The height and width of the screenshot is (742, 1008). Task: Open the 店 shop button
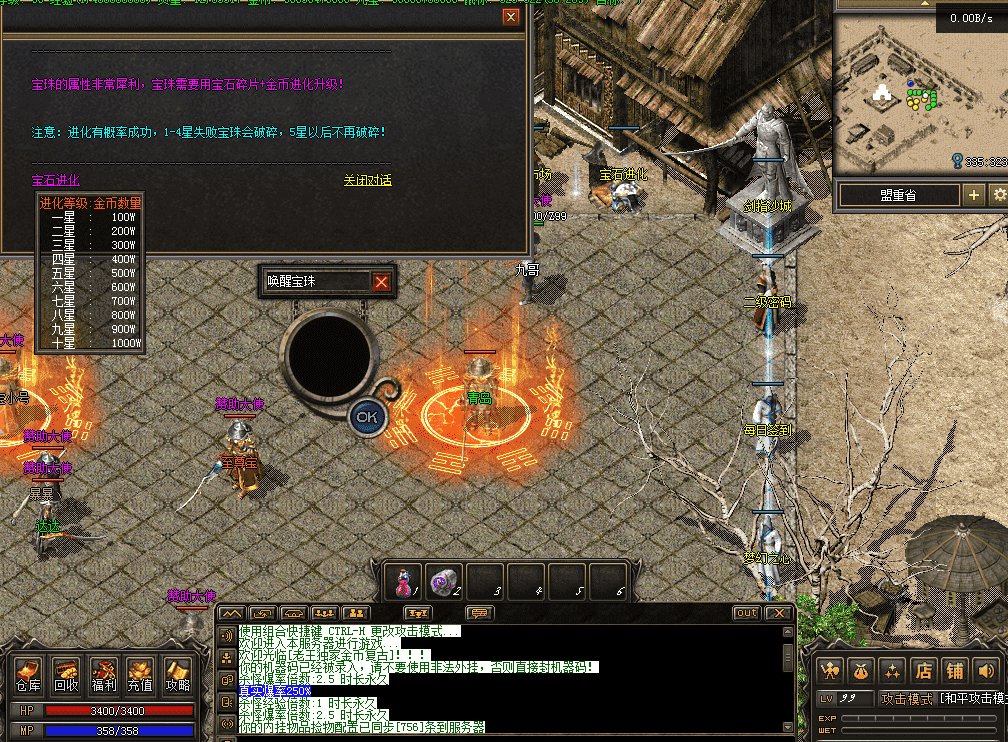924,670
